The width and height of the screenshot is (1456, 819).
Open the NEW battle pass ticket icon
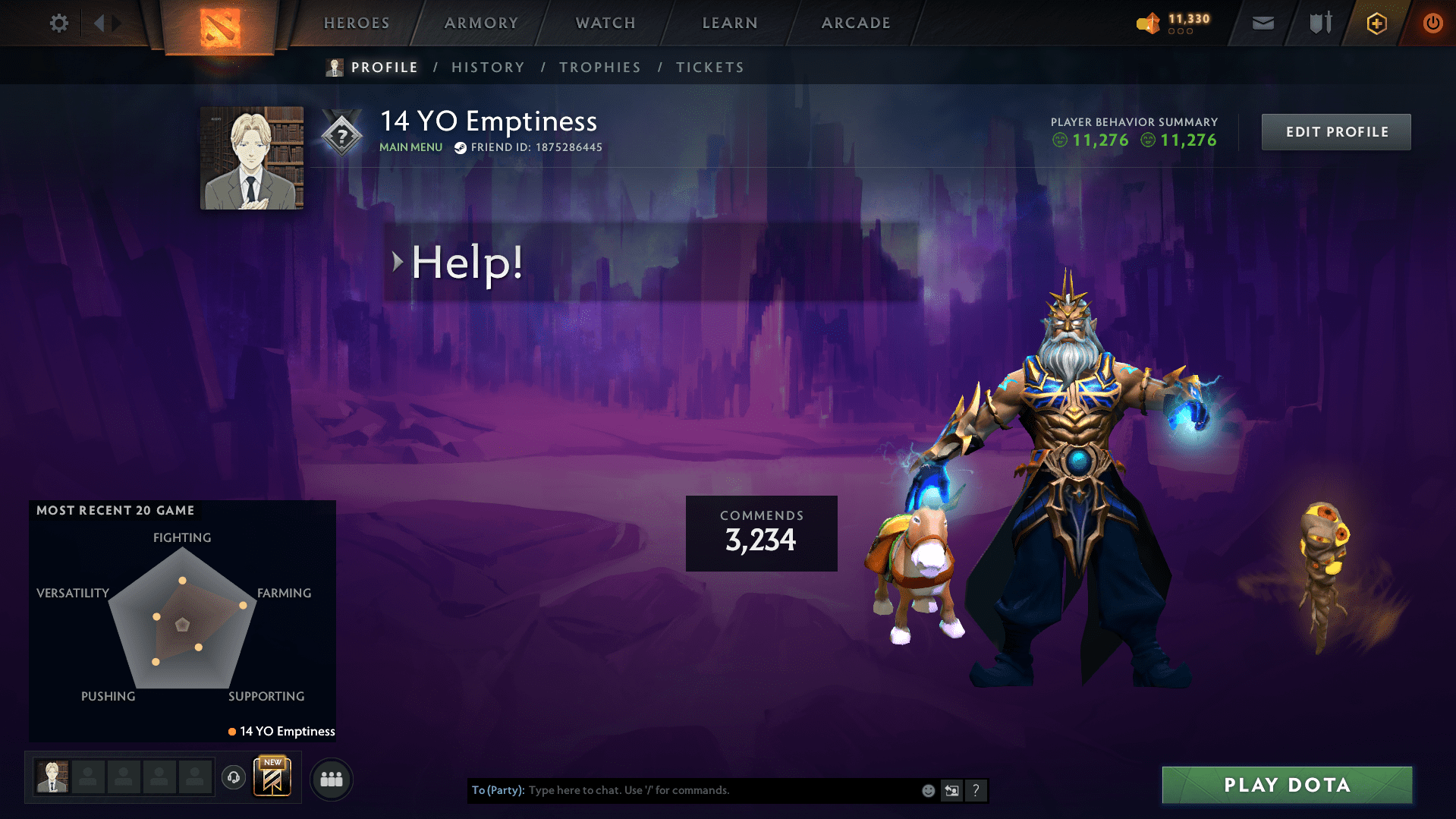(x=272, y=776)
